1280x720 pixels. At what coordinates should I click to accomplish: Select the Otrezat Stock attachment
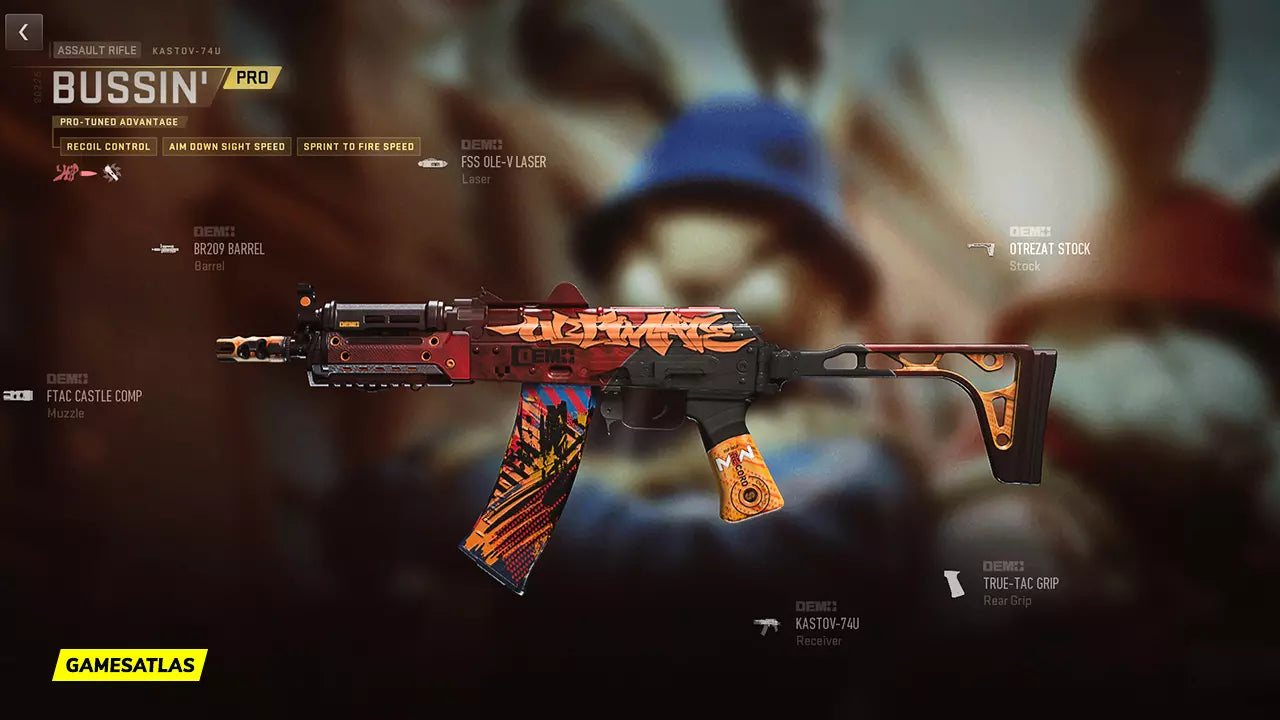coord(1048,249)
